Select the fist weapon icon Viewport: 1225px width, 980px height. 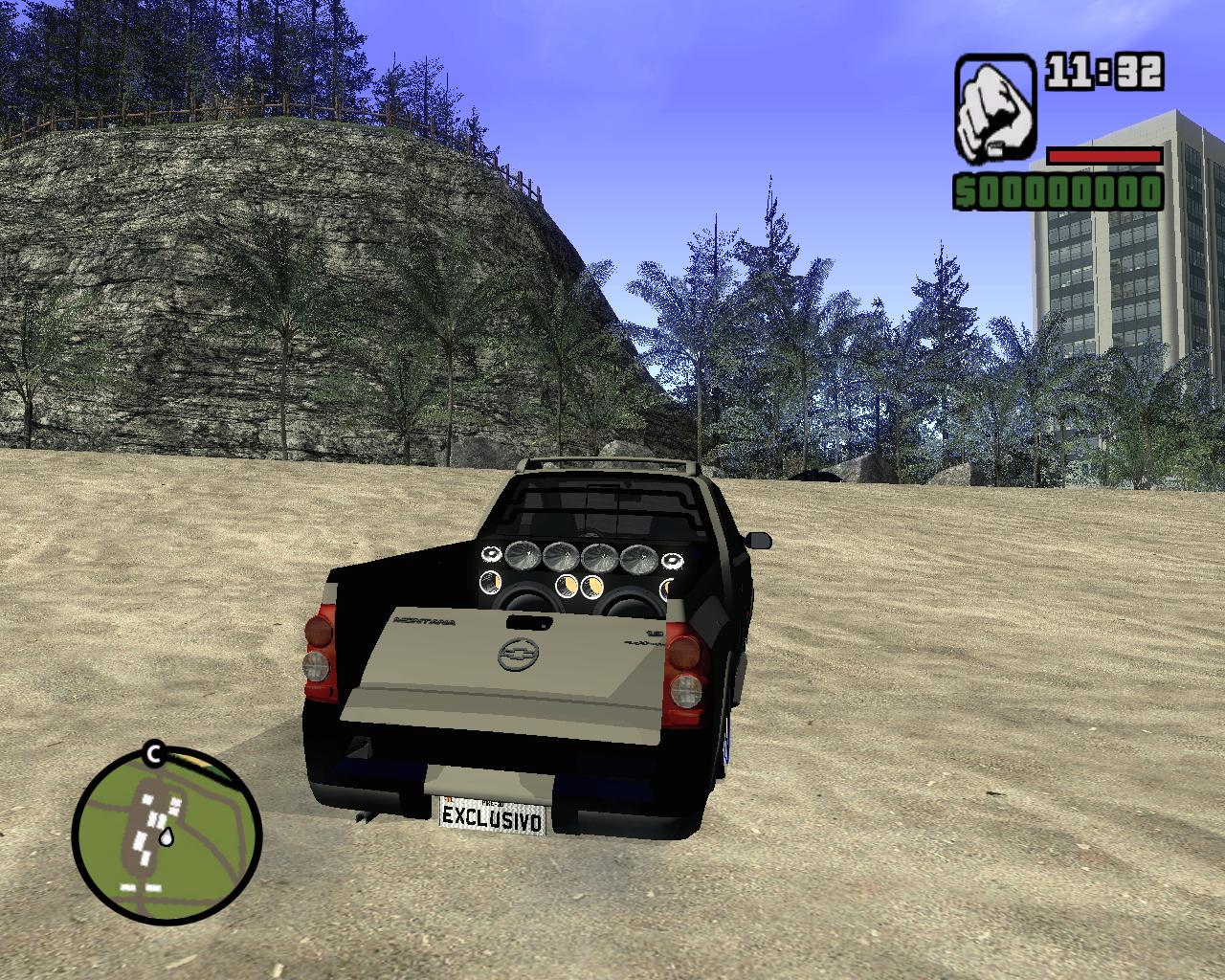click(994, 105)
